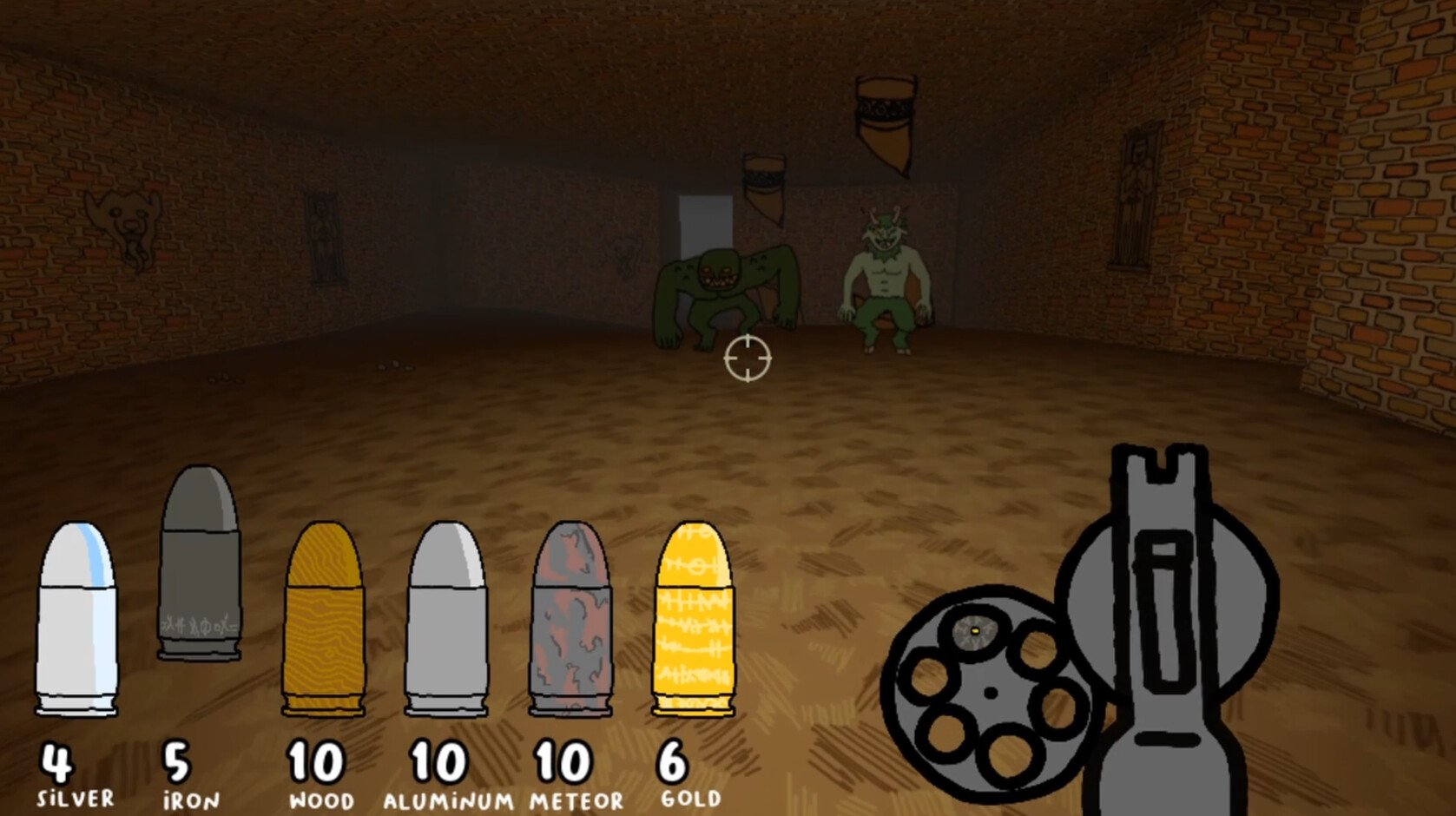This screenshot has width=1456, height=816.
Task: Click the SILVER ammo count label
Action: click(74, 794)
